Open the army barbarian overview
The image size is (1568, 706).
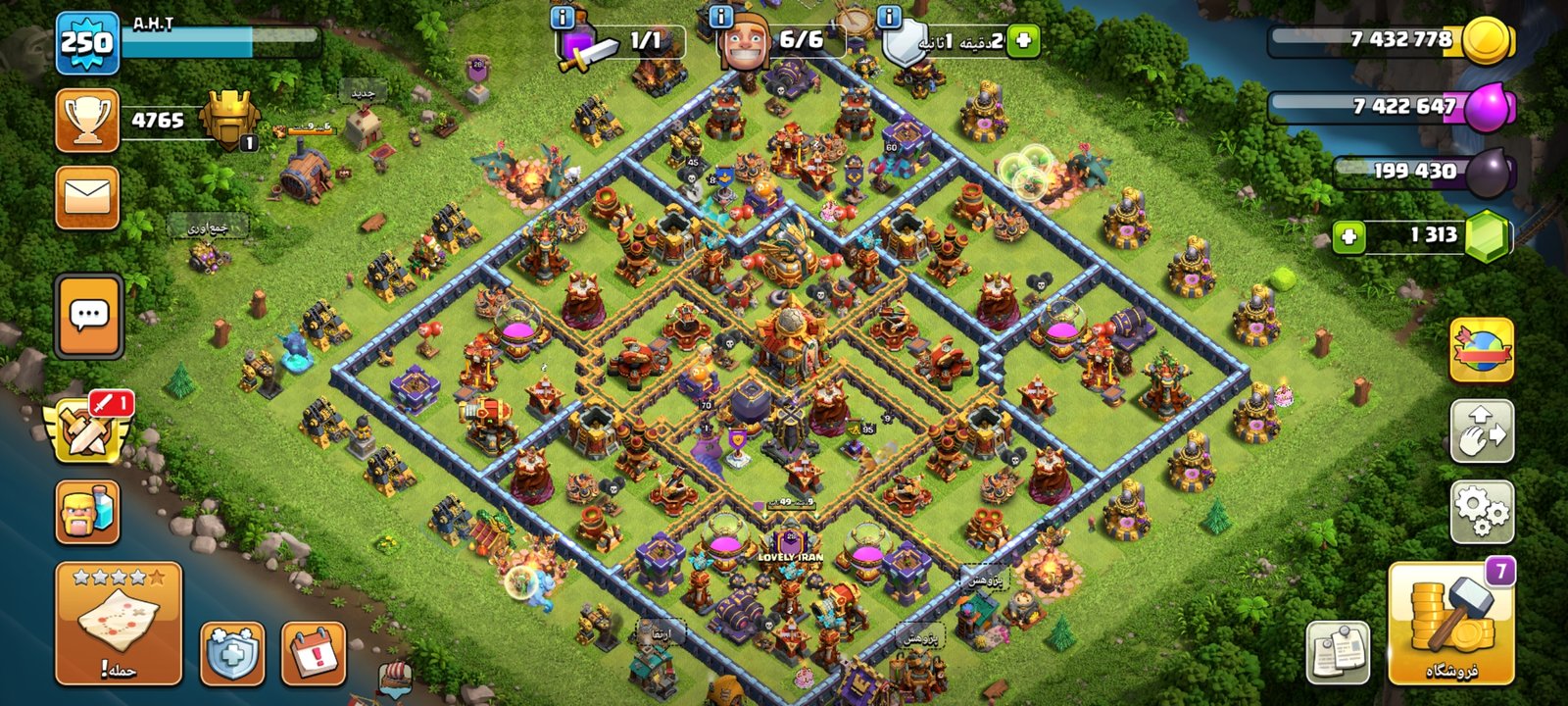pos(87,512)
